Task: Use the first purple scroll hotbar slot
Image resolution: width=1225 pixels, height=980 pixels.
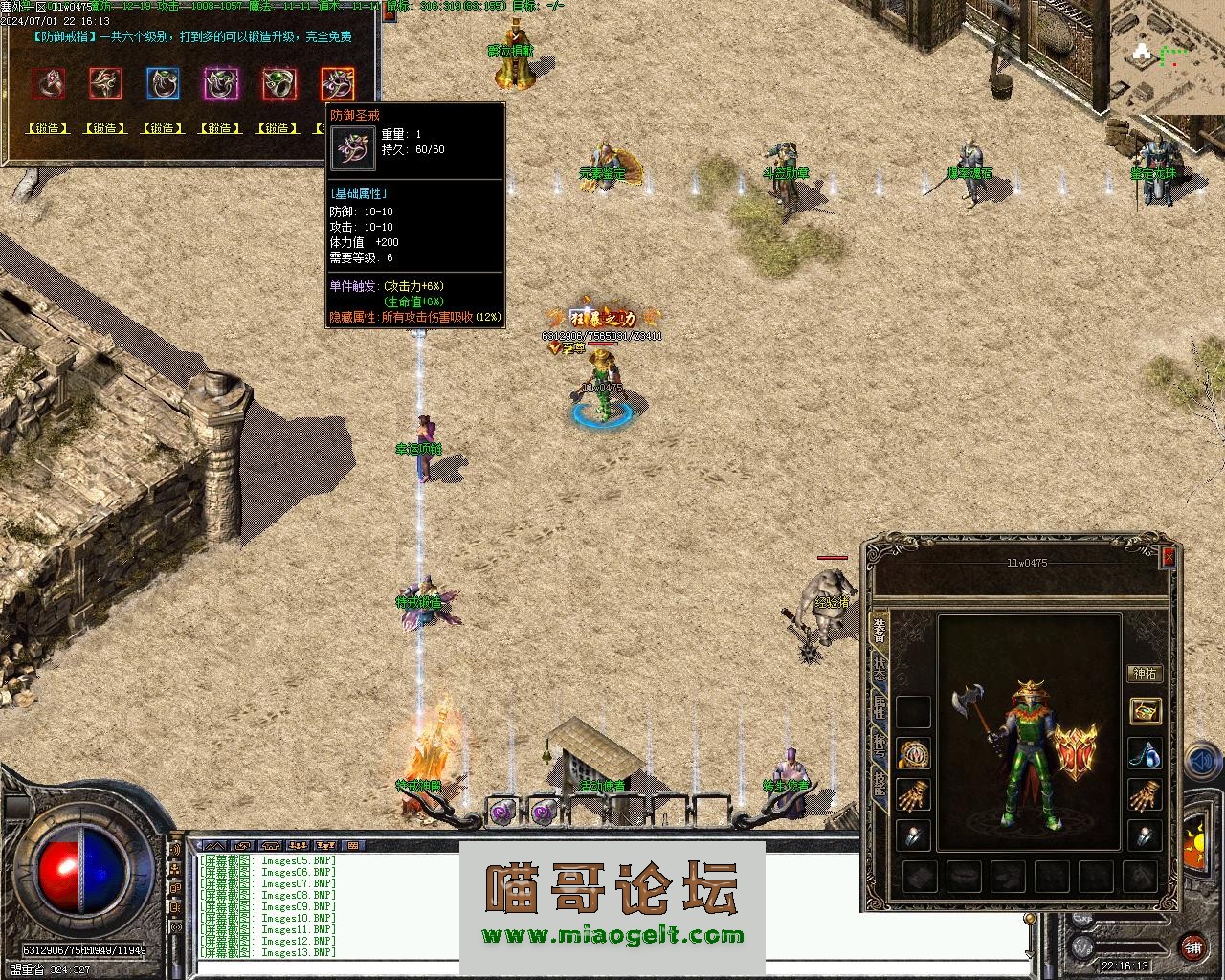Action: (502, 813)
